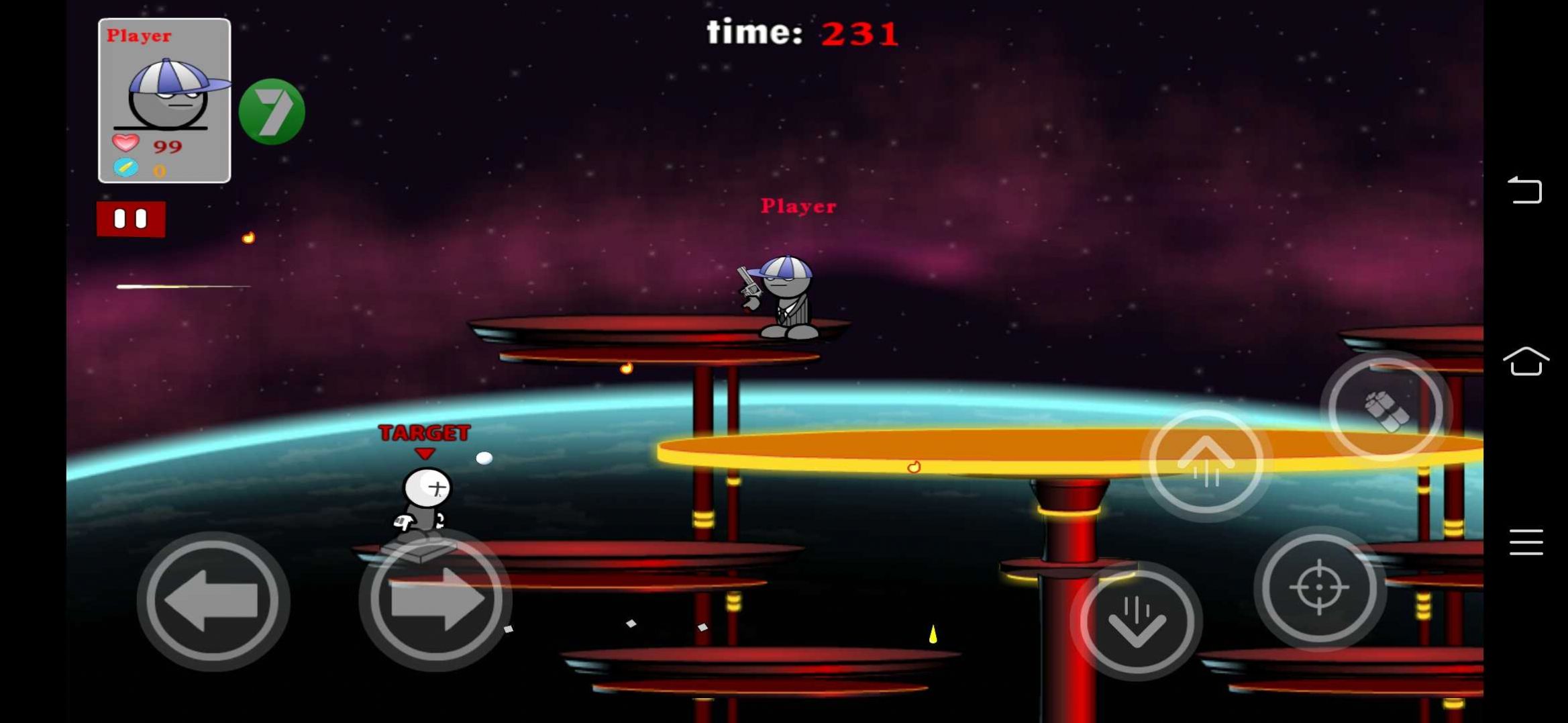Screen dimensions: 1568x723
Task: Tap the move right arrow button
Action: pos(435,600)
